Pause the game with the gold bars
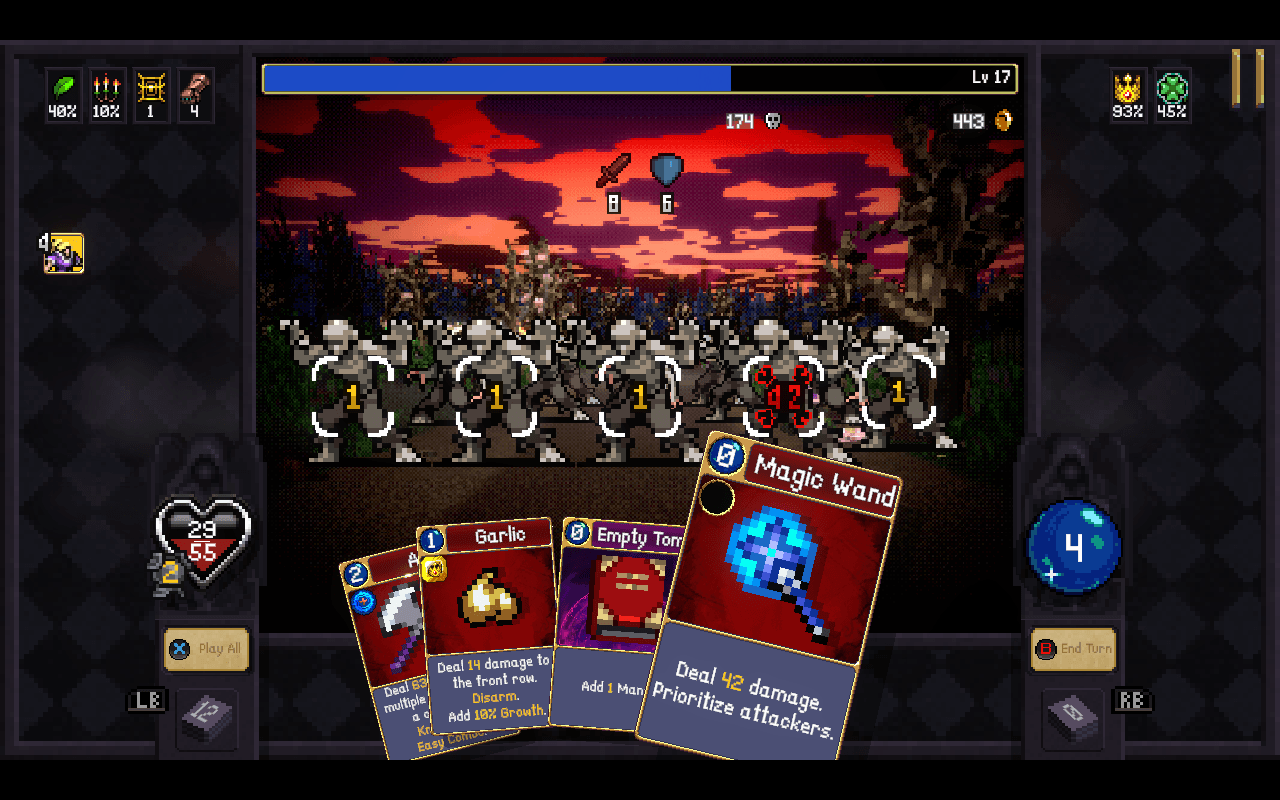 [x=1248, y=77]
